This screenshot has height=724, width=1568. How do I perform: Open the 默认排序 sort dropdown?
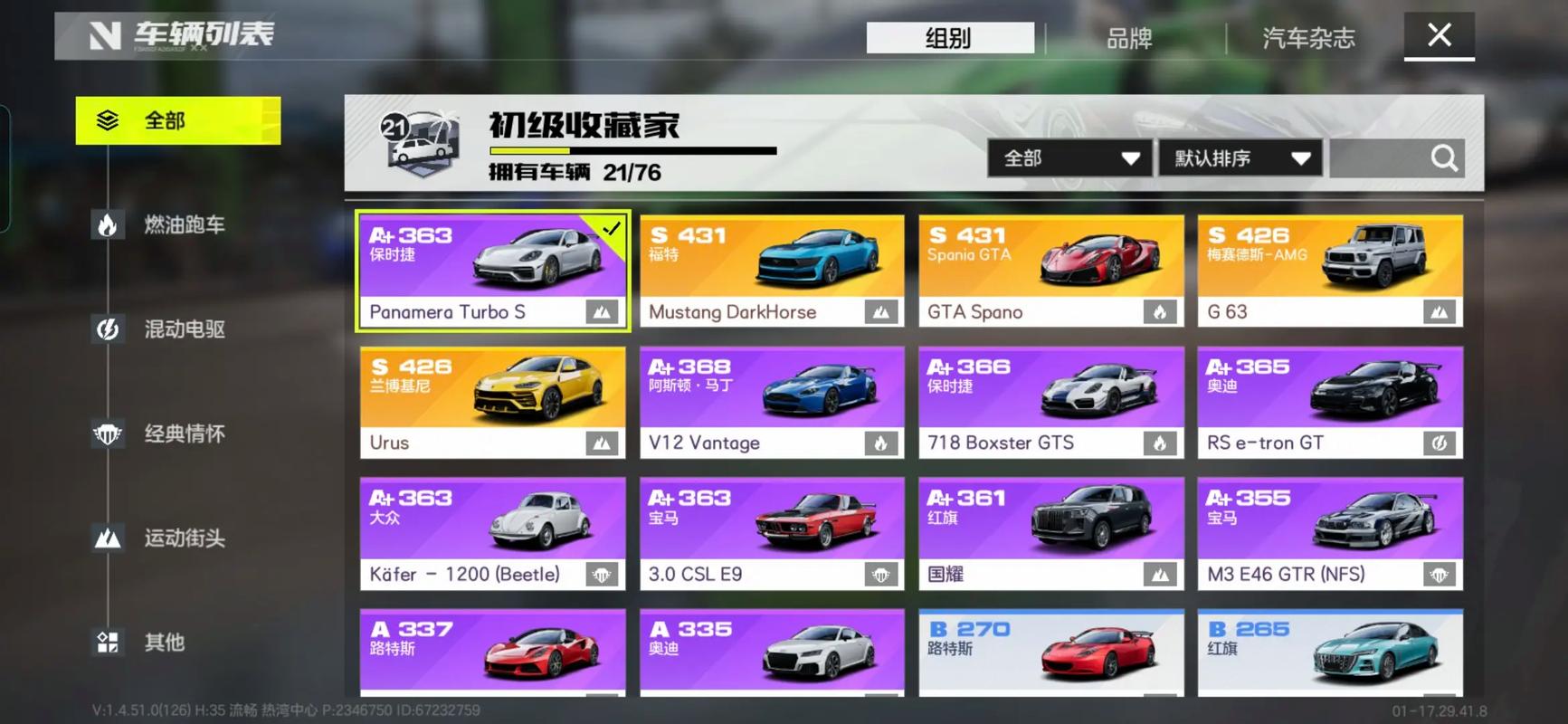1240,158
